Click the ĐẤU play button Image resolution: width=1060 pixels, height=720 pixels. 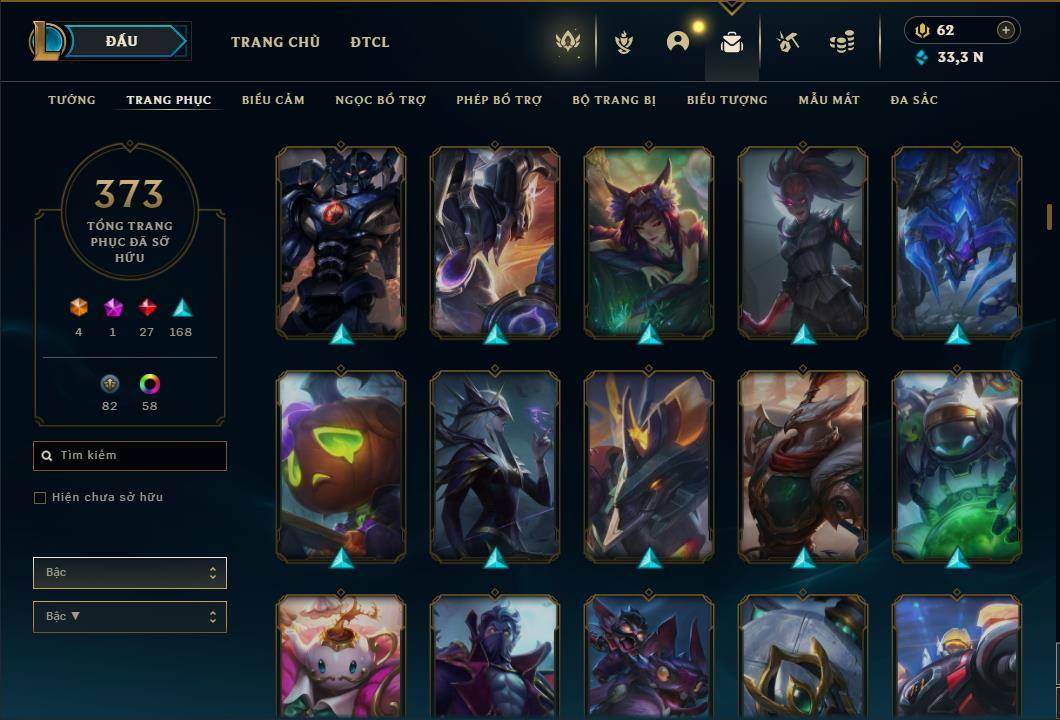122,41
